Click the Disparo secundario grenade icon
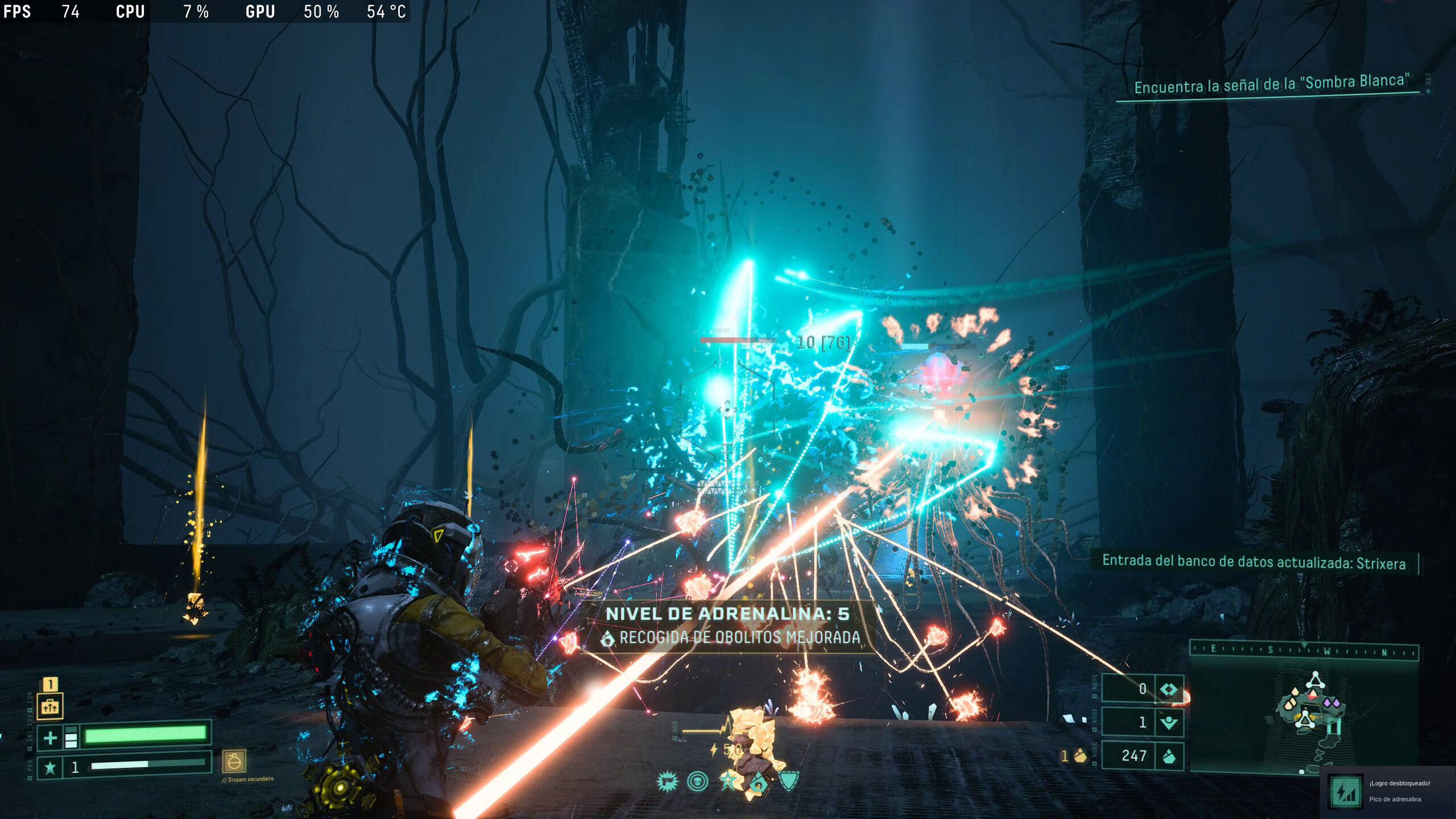This screenshot has width=1456, height=819. 234,761
